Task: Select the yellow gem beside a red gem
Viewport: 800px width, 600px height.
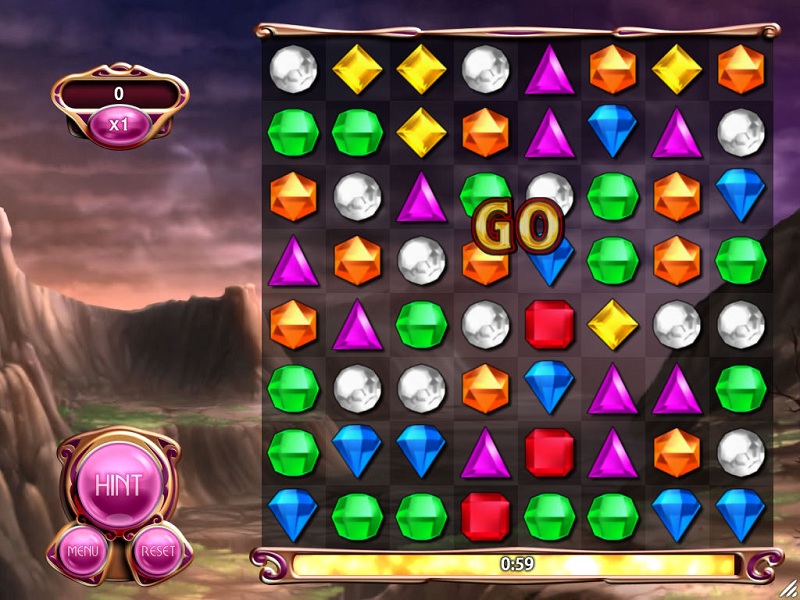Action: pos(613,324)
